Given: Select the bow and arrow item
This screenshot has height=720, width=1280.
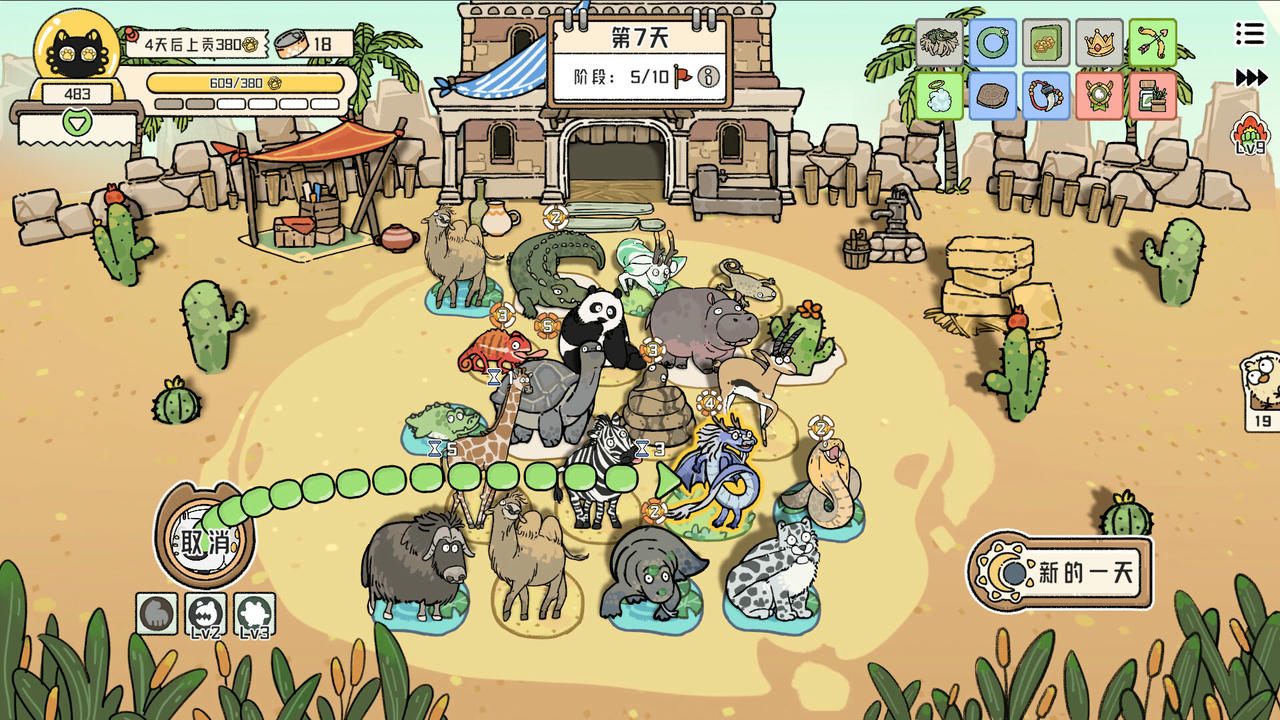Looking at the screenshot, I should point(1153,42).
